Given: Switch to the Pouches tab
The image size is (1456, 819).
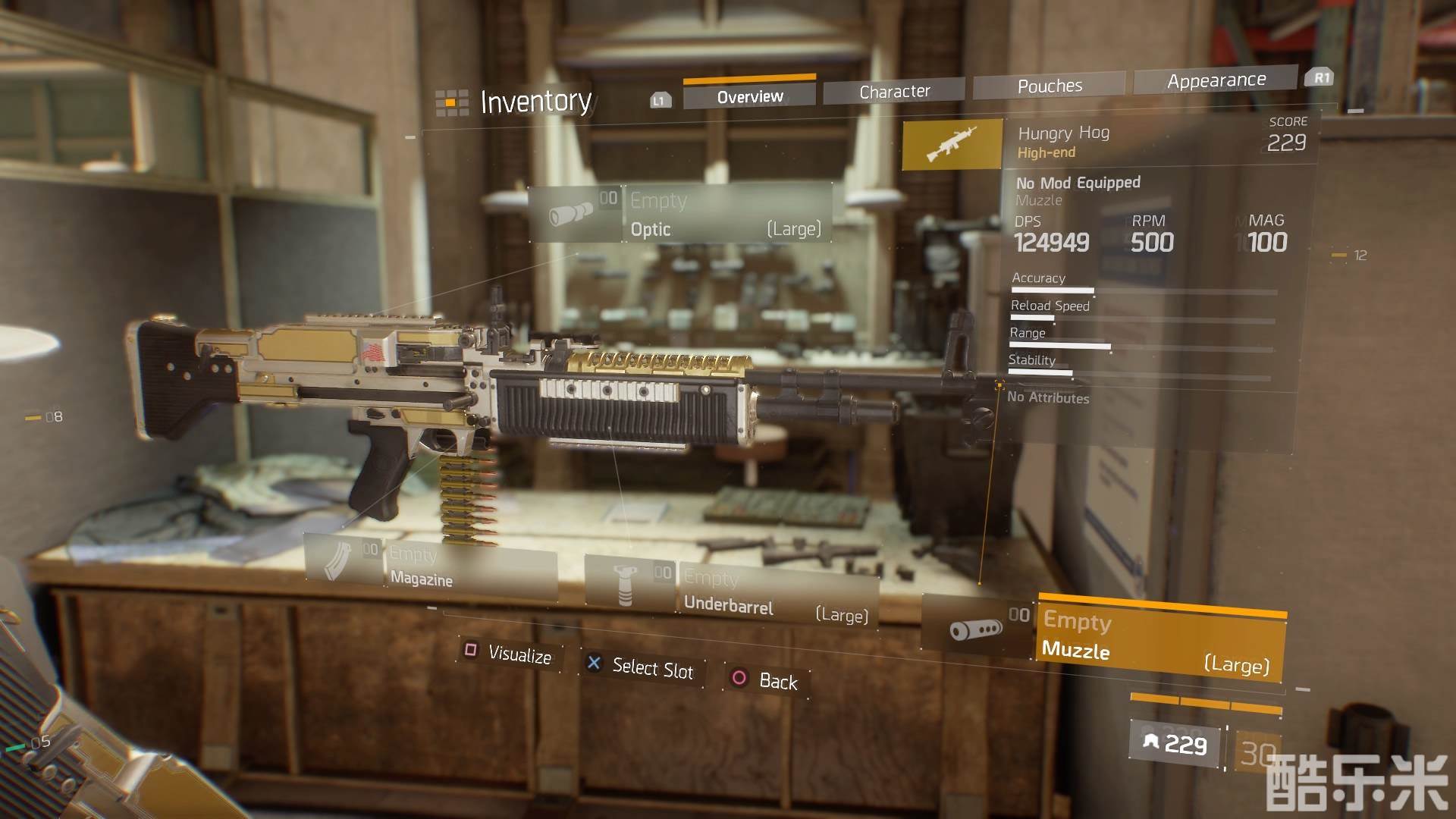Looking at the screenshot, I should 1050,86.
